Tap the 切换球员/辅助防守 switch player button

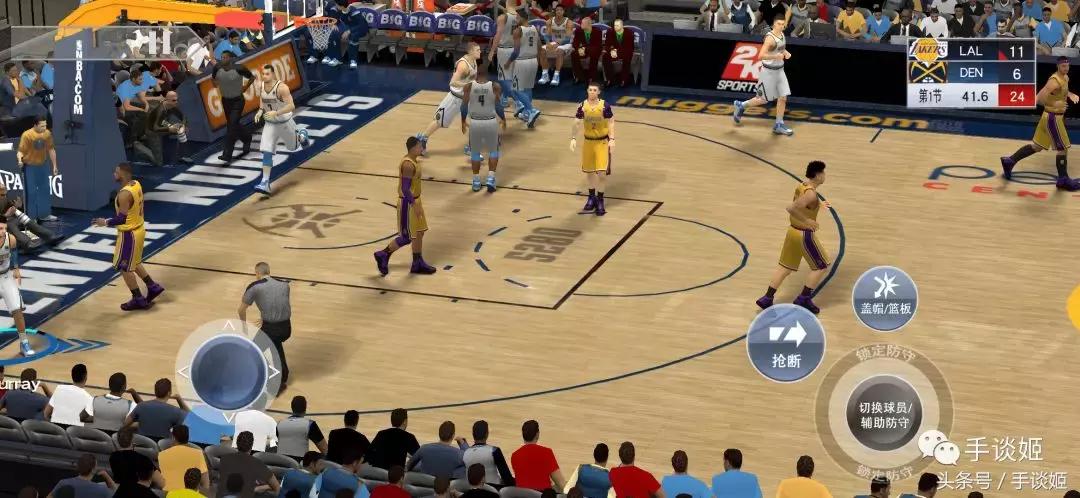tap(884, 412)
